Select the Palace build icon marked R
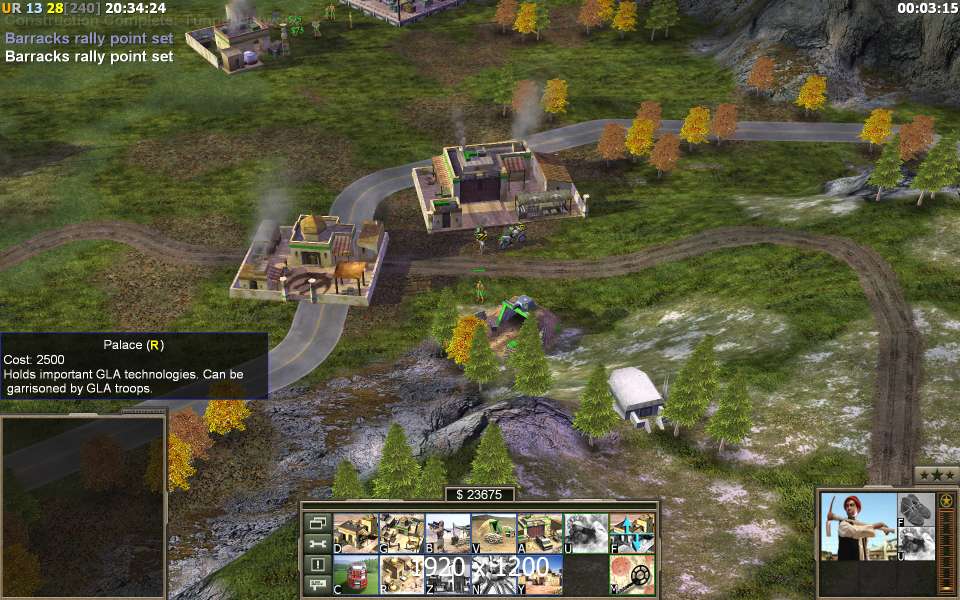The height and width of the screenshot is (600, 960). coord(401,574)
